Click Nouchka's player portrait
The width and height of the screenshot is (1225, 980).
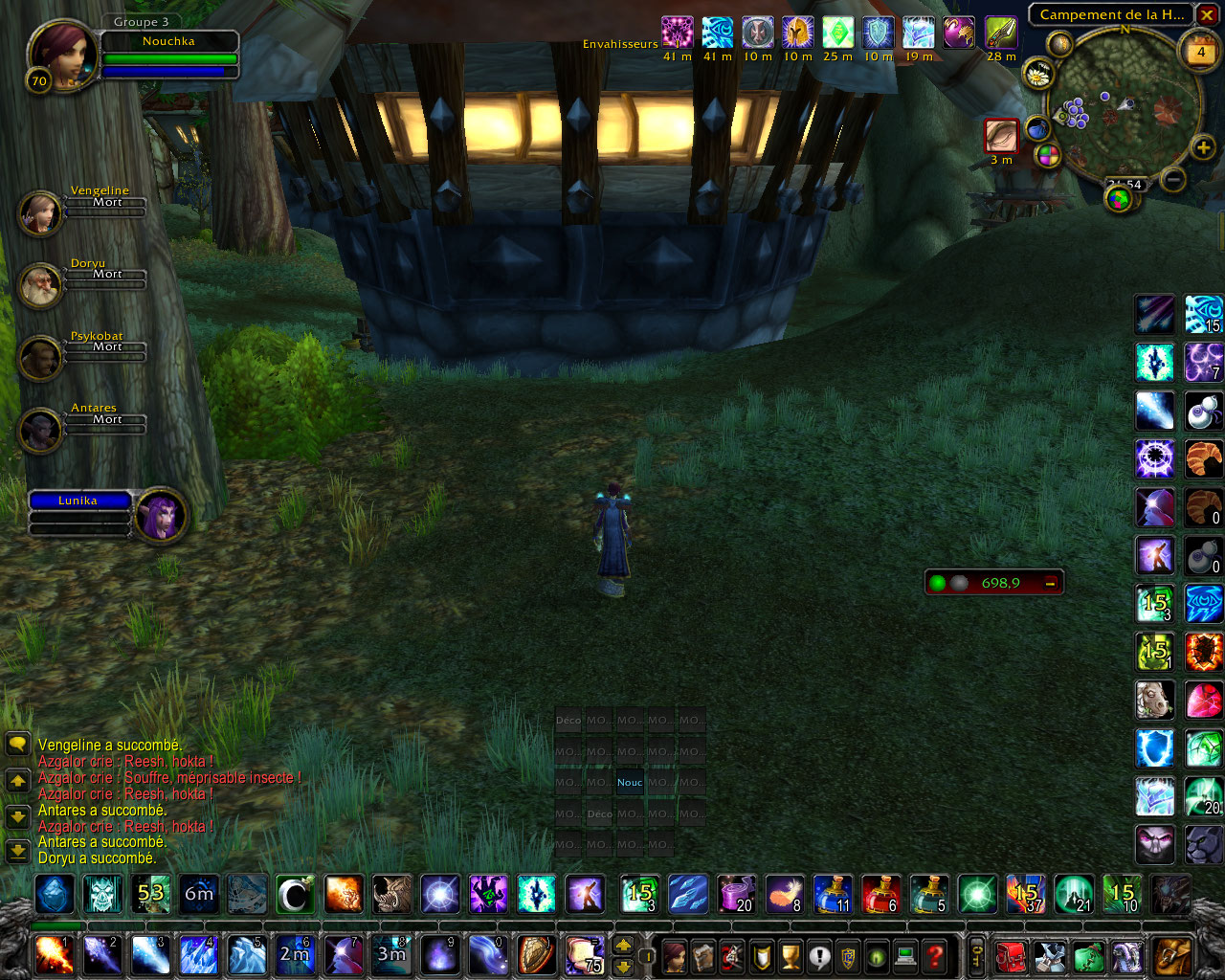(62, 56)
